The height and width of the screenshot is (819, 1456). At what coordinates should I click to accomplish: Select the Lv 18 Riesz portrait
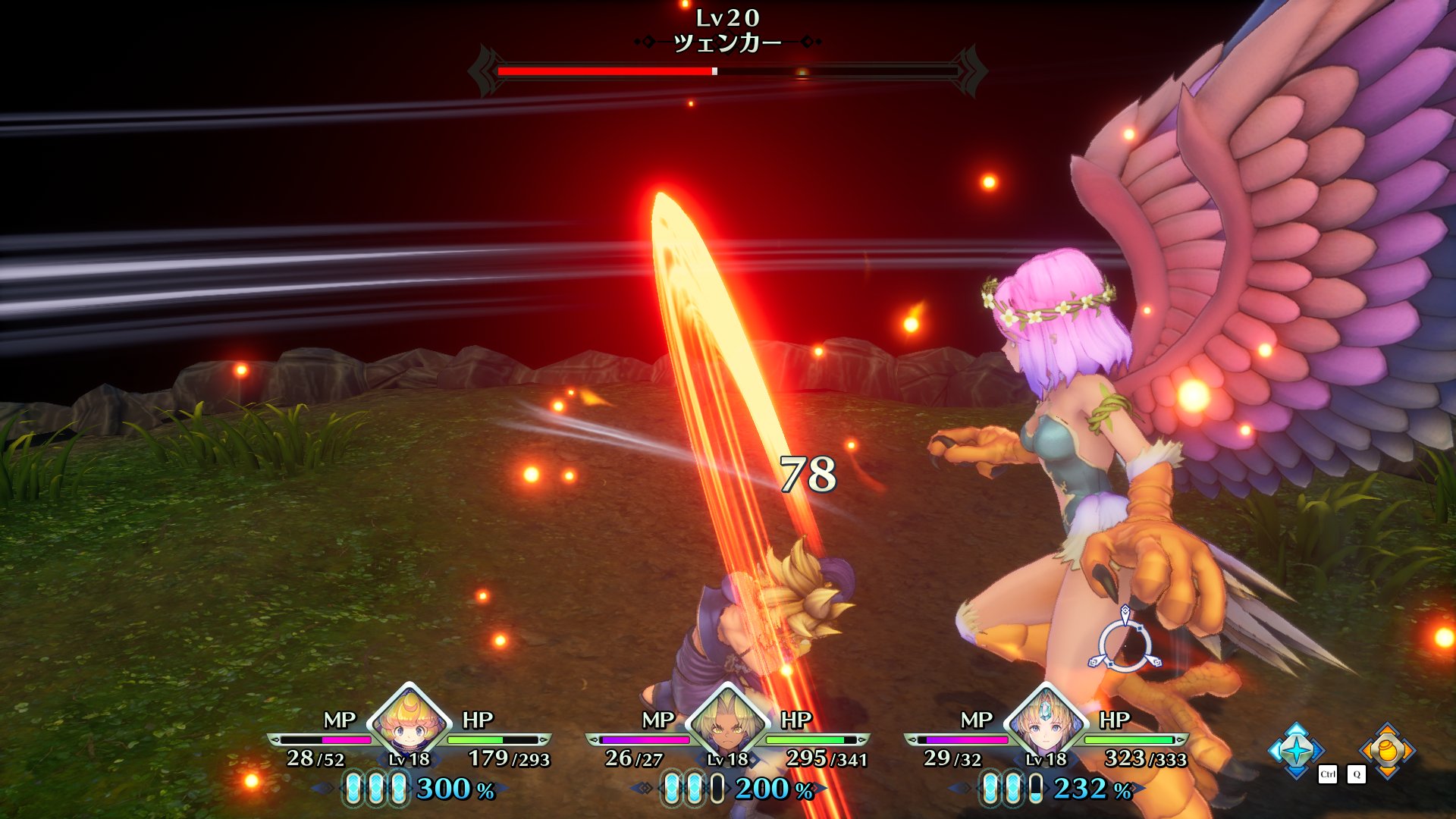tap(1046, 726)
